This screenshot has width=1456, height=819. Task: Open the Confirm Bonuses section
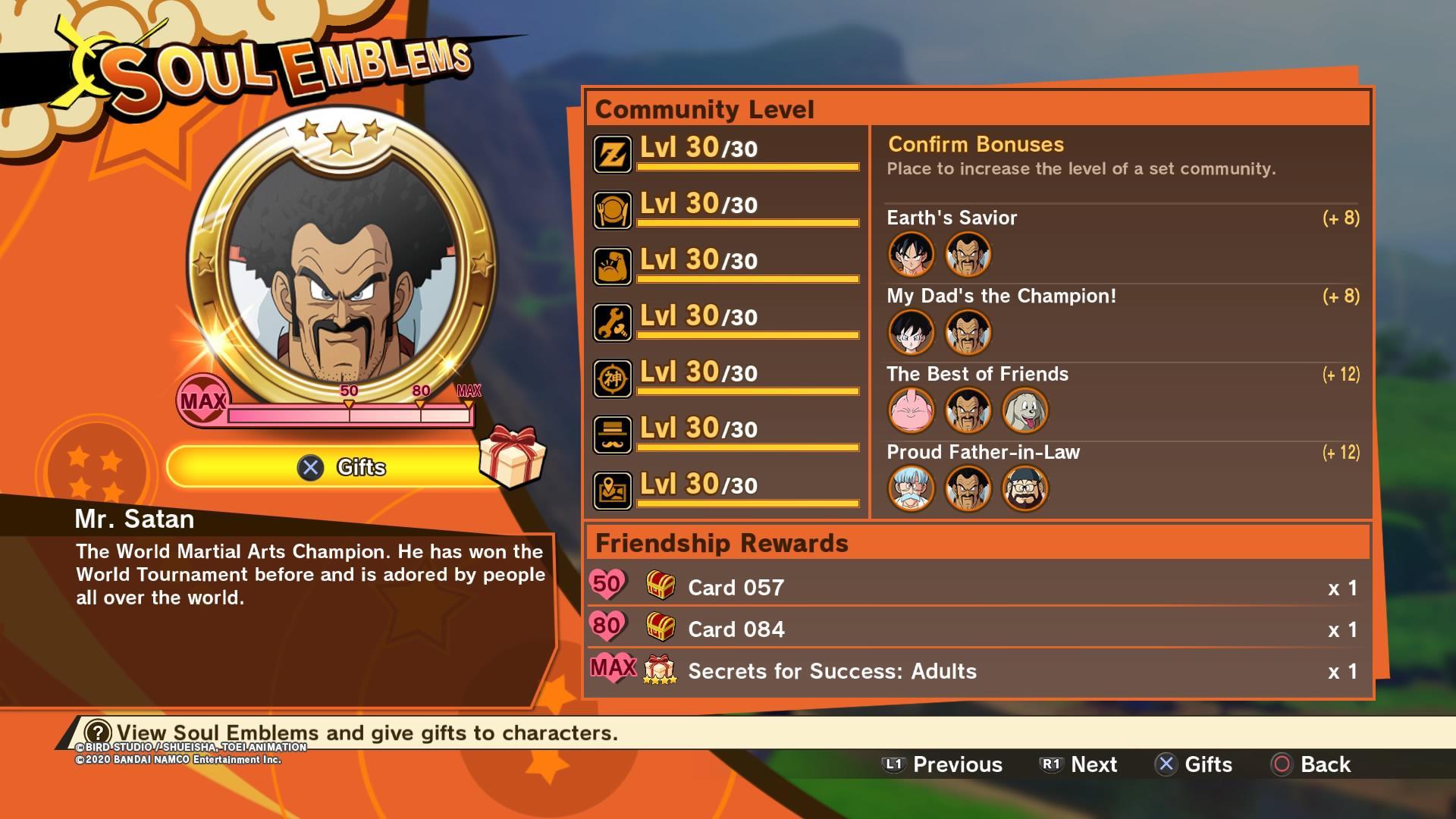tap(975, 144)
